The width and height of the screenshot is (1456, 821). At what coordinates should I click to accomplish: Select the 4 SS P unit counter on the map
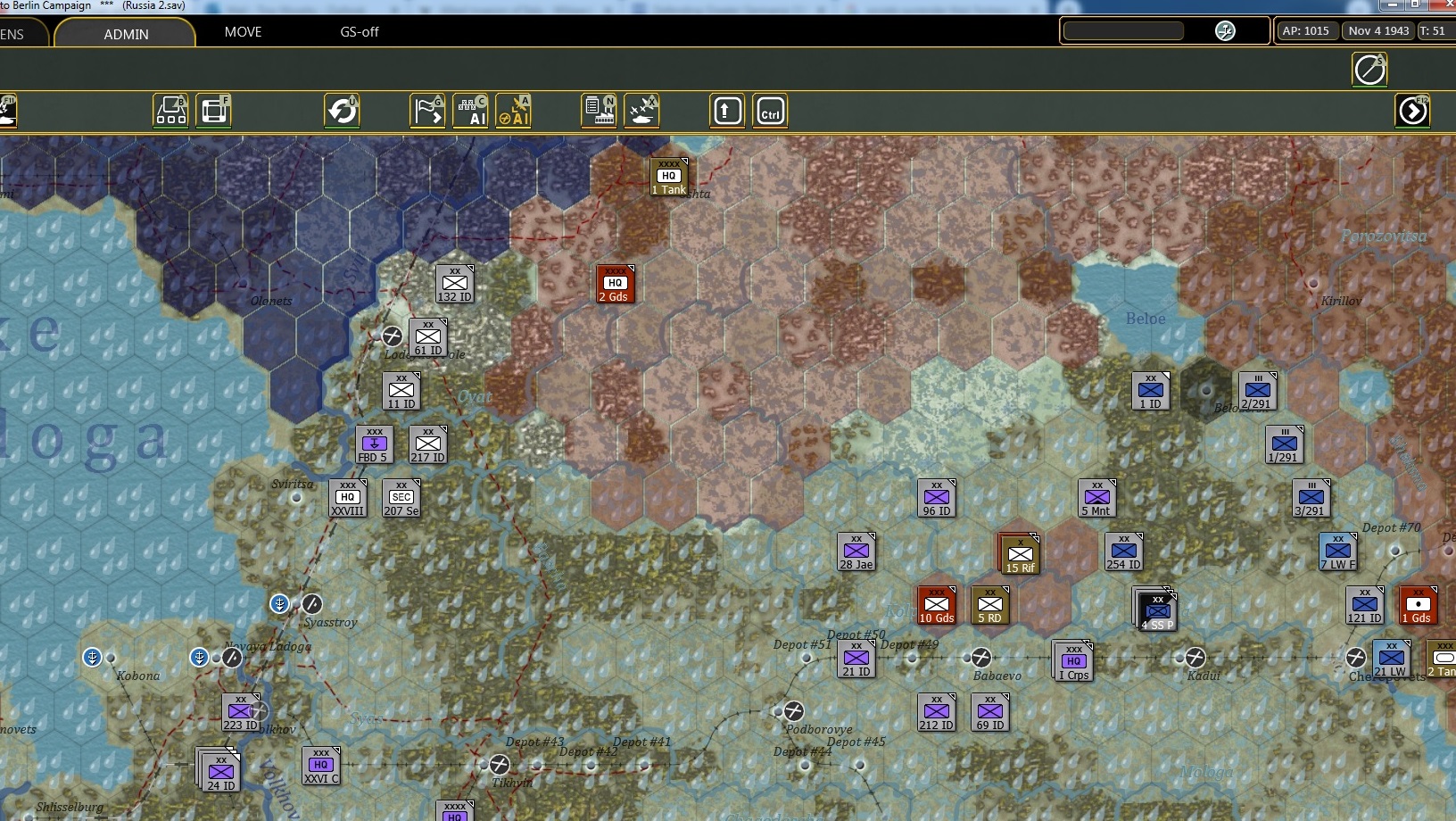coord(1157,610)
